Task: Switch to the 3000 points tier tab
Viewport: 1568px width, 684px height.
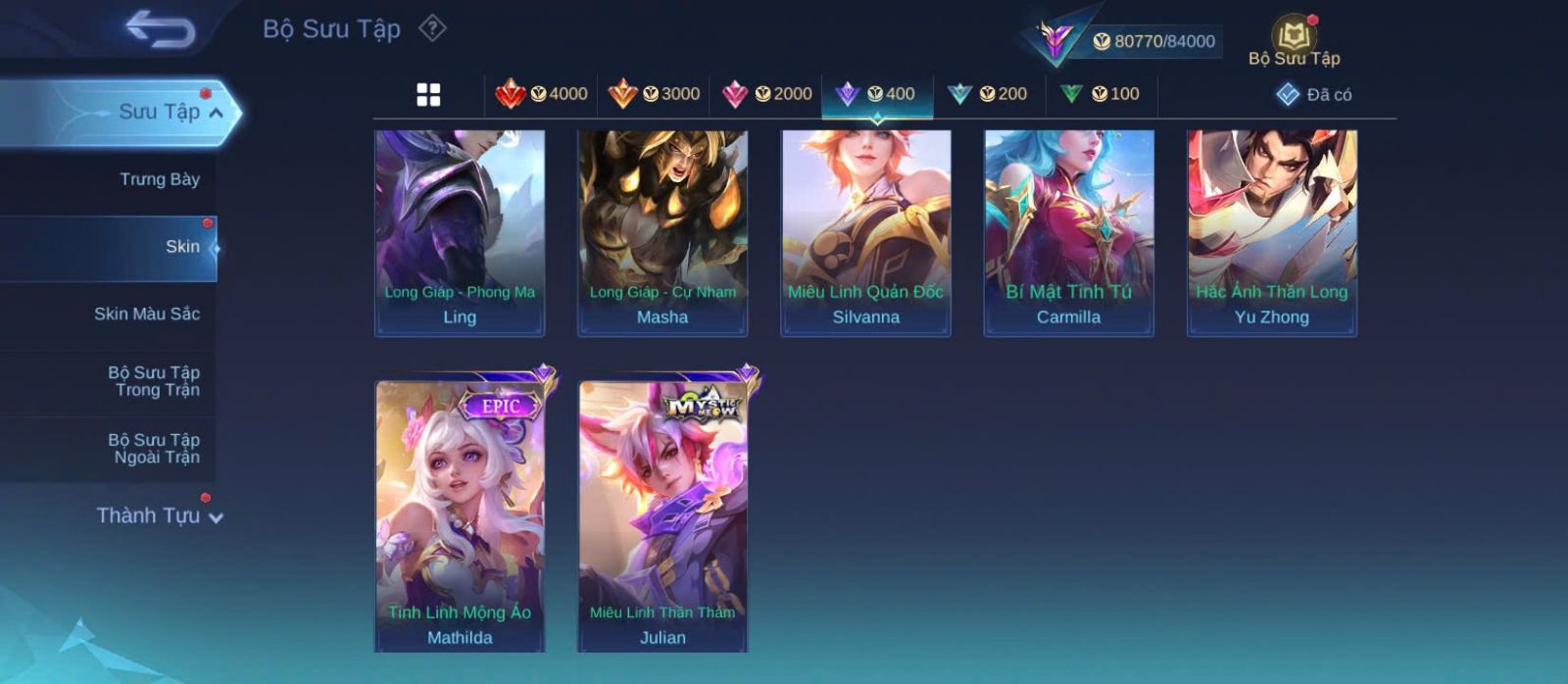Action: click(x=654, y=94)
